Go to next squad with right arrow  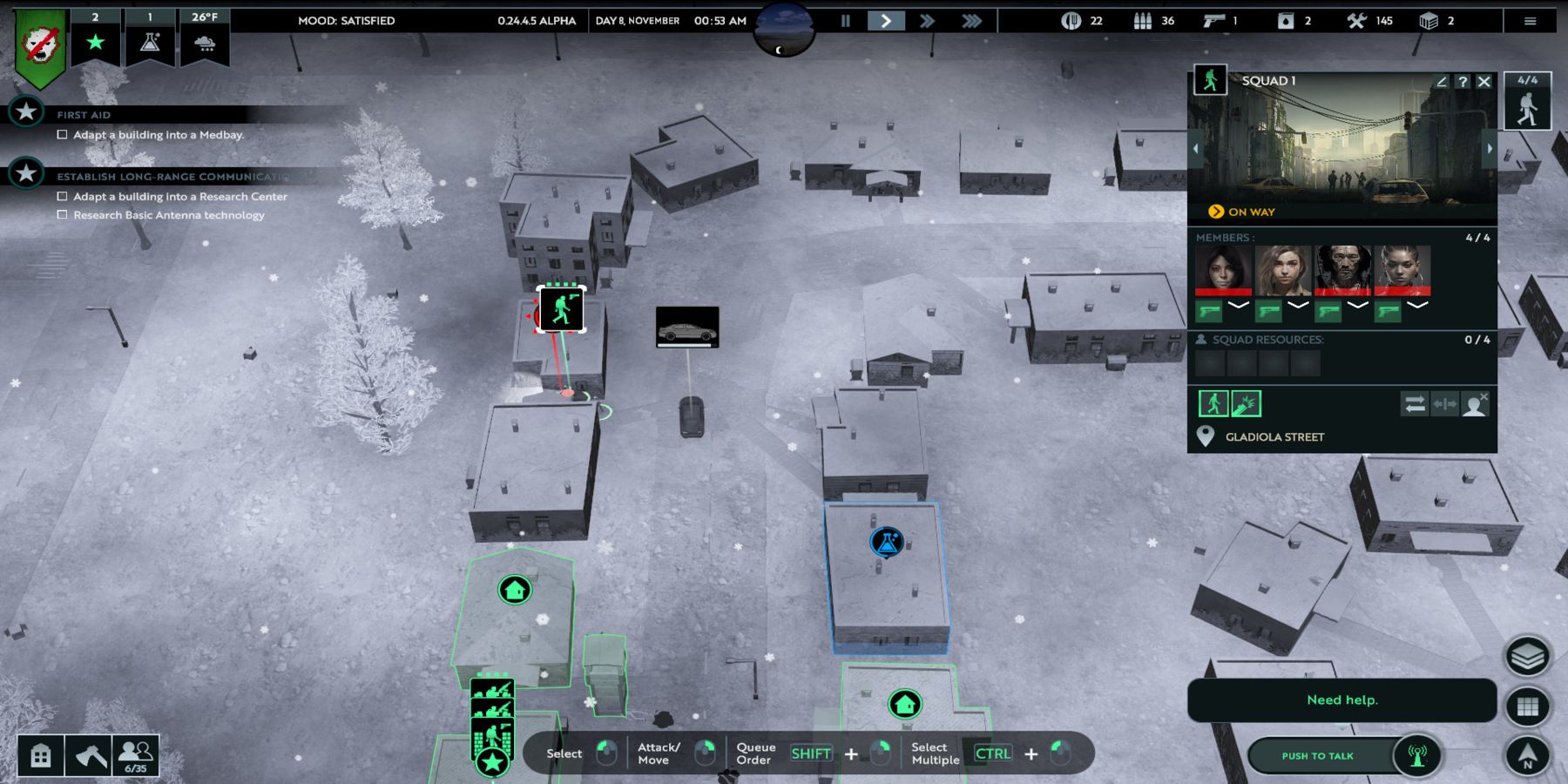tap(1490, 149)
